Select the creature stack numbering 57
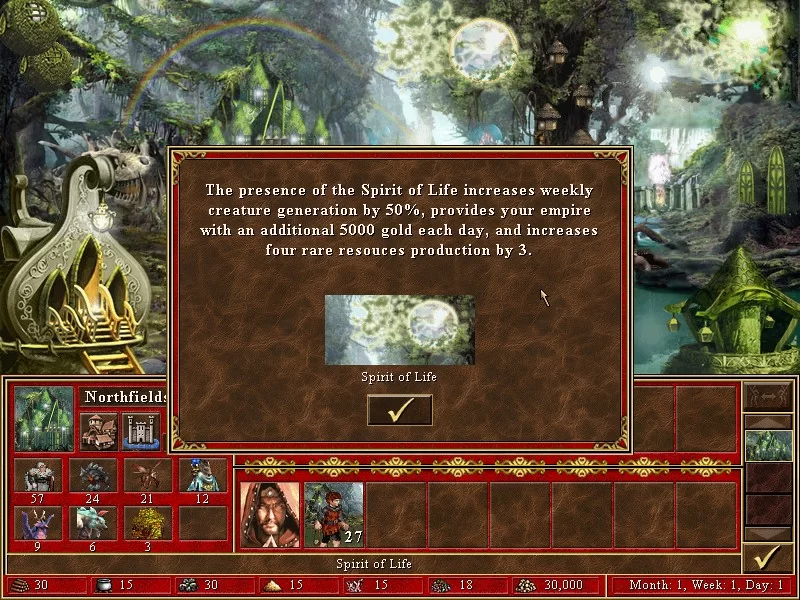This screenshot has width=800, height=600. pos(38,477)
